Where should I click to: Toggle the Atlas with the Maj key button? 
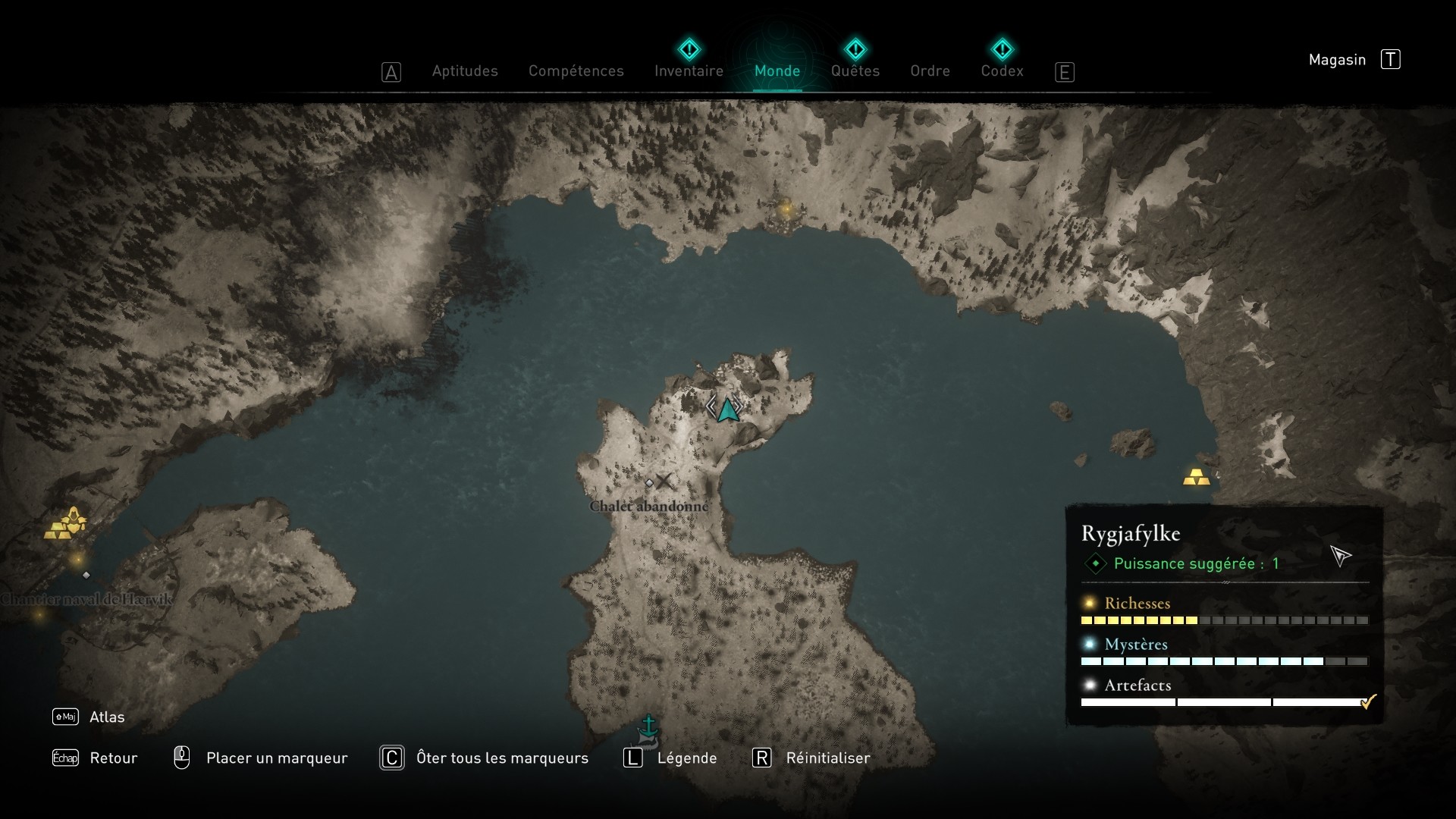point(65,717)
